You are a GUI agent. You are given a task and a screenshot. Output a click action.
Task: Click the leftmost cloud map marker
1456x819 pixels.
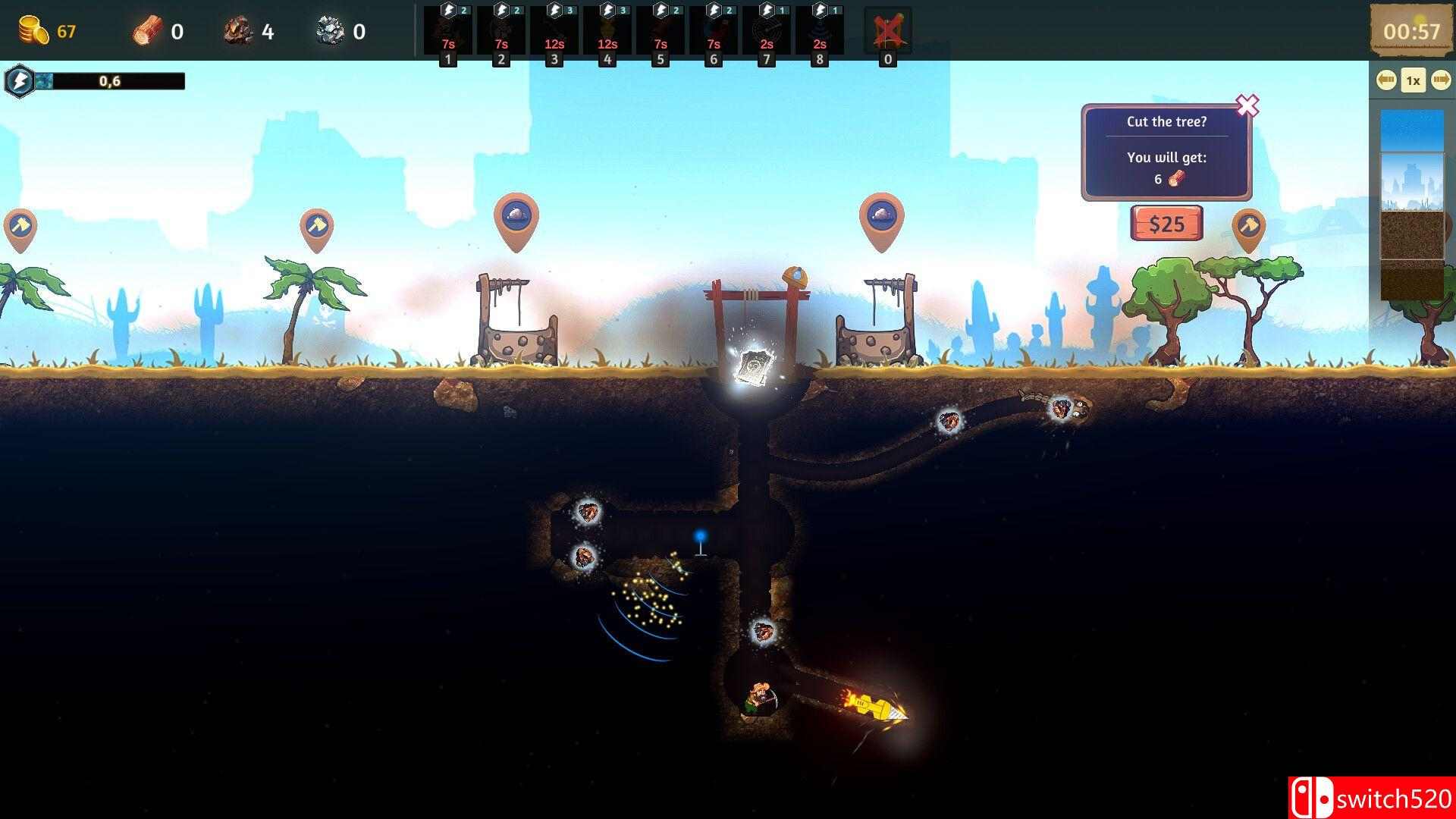[x=518, y=216]
